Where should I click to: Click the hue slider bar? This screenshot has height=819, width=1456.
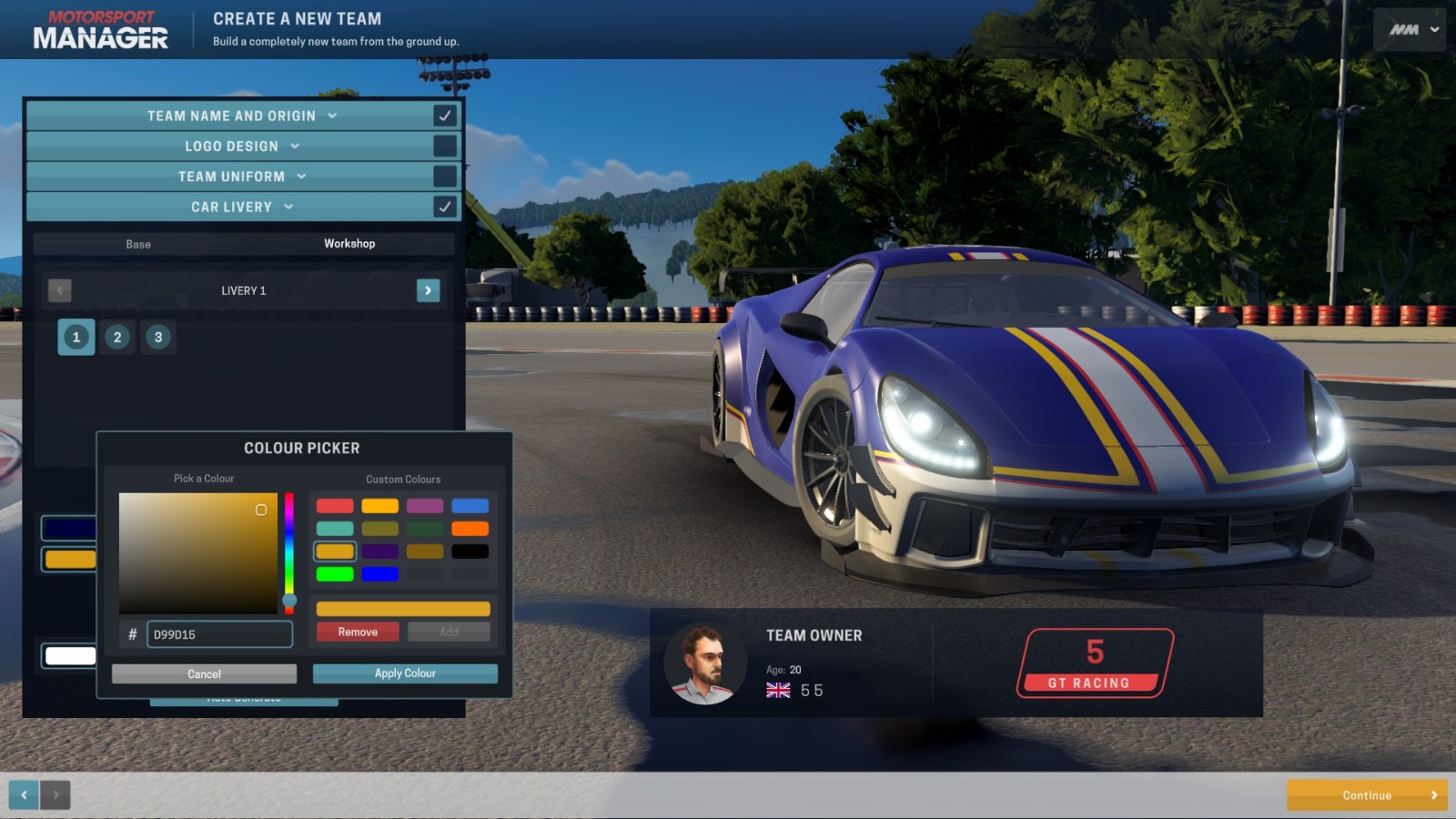pyautogui.click(x=289, y=546)
